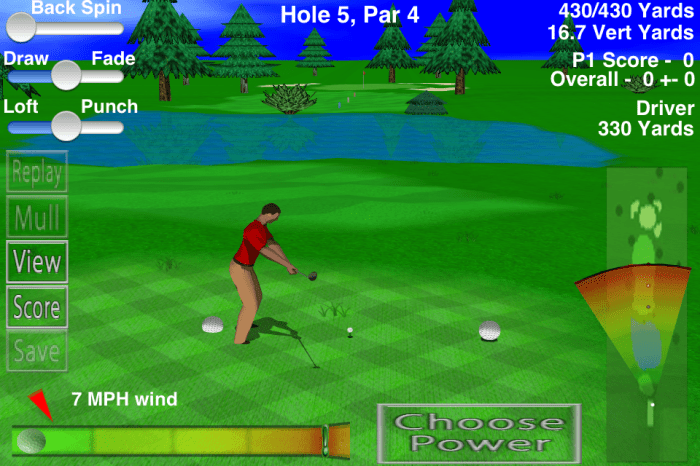Screen dimensions: 700x466
Task: Show the Score card
Action: point(37,307)
